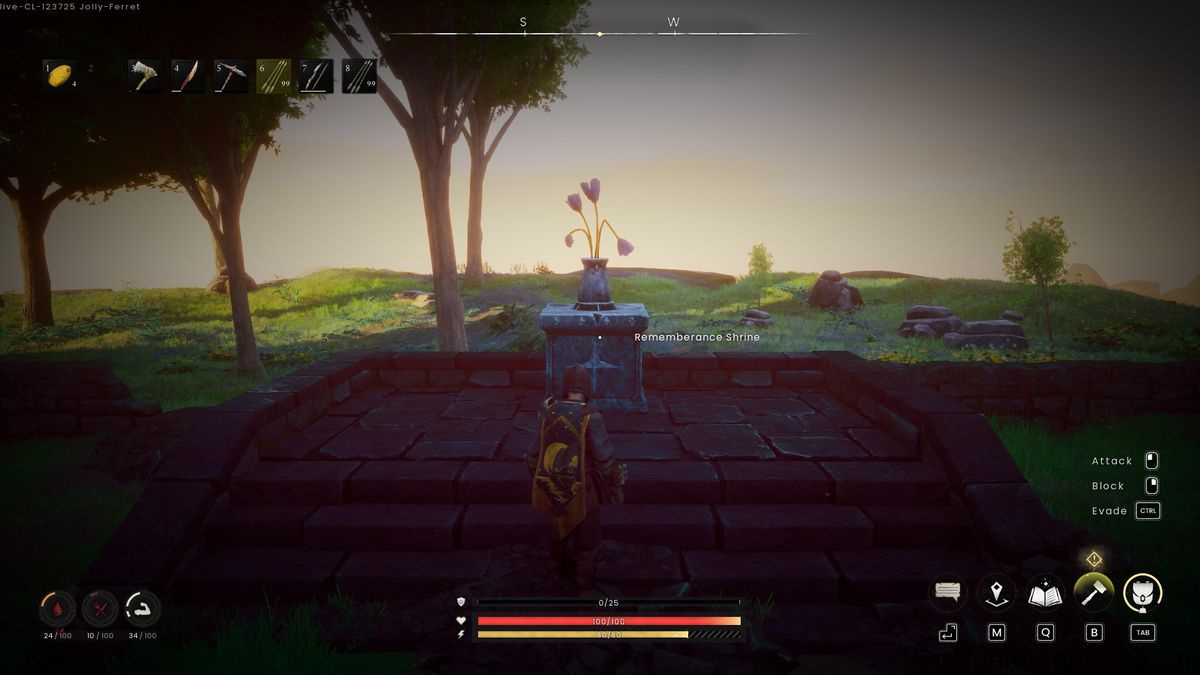Open the journal book icon
This screenshot has height=675, width=1200.
point(1045,593)
